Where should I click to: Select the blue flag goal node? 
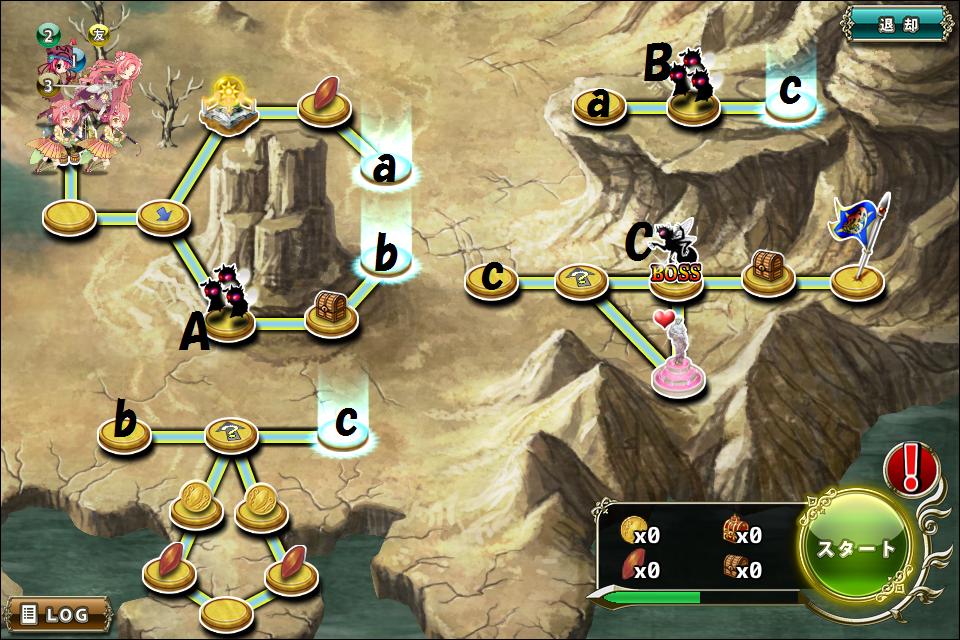tap(858, 278)
